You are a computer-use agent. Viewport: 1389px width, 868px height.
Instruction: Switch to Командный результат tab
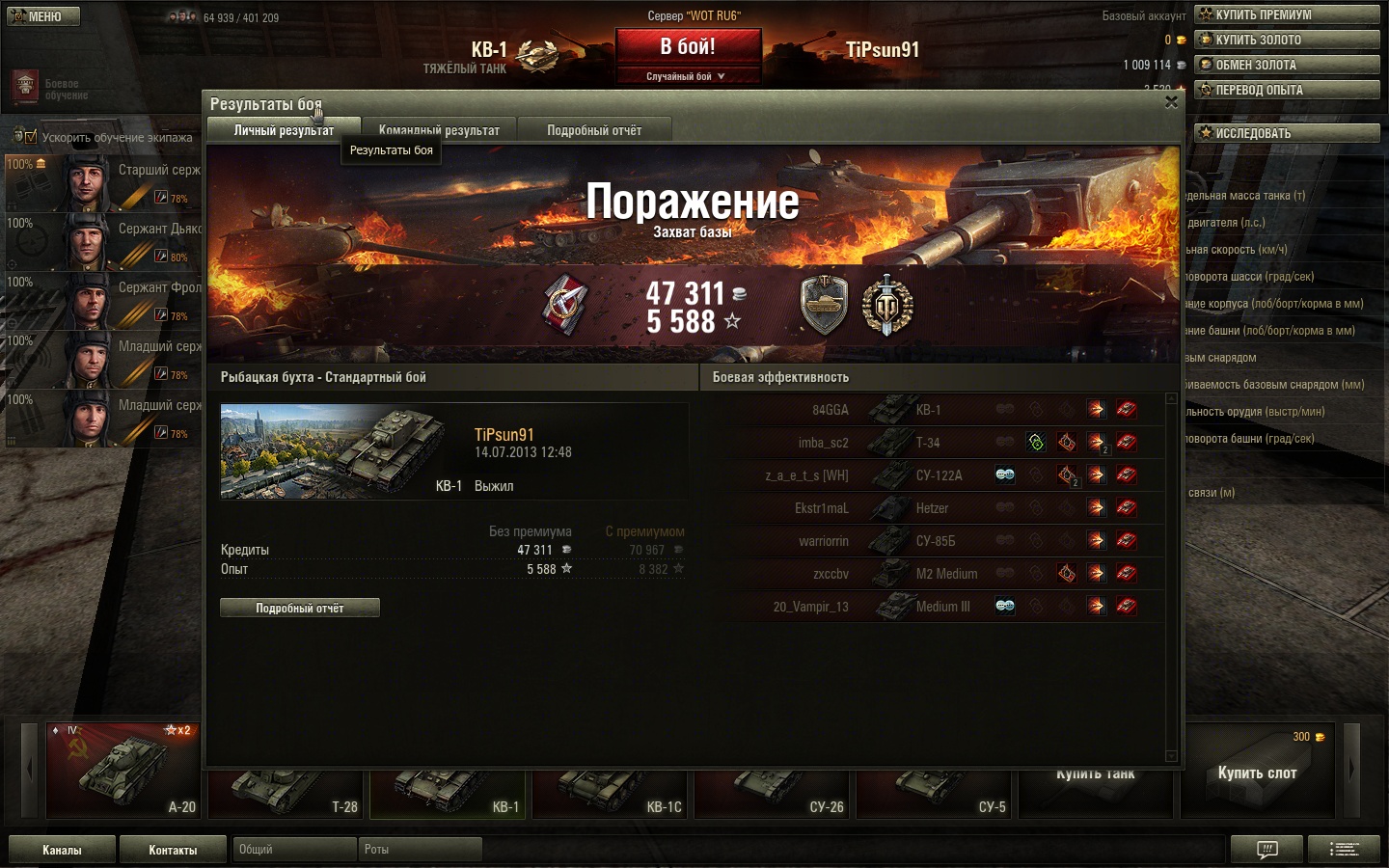(x=439, y=130)
